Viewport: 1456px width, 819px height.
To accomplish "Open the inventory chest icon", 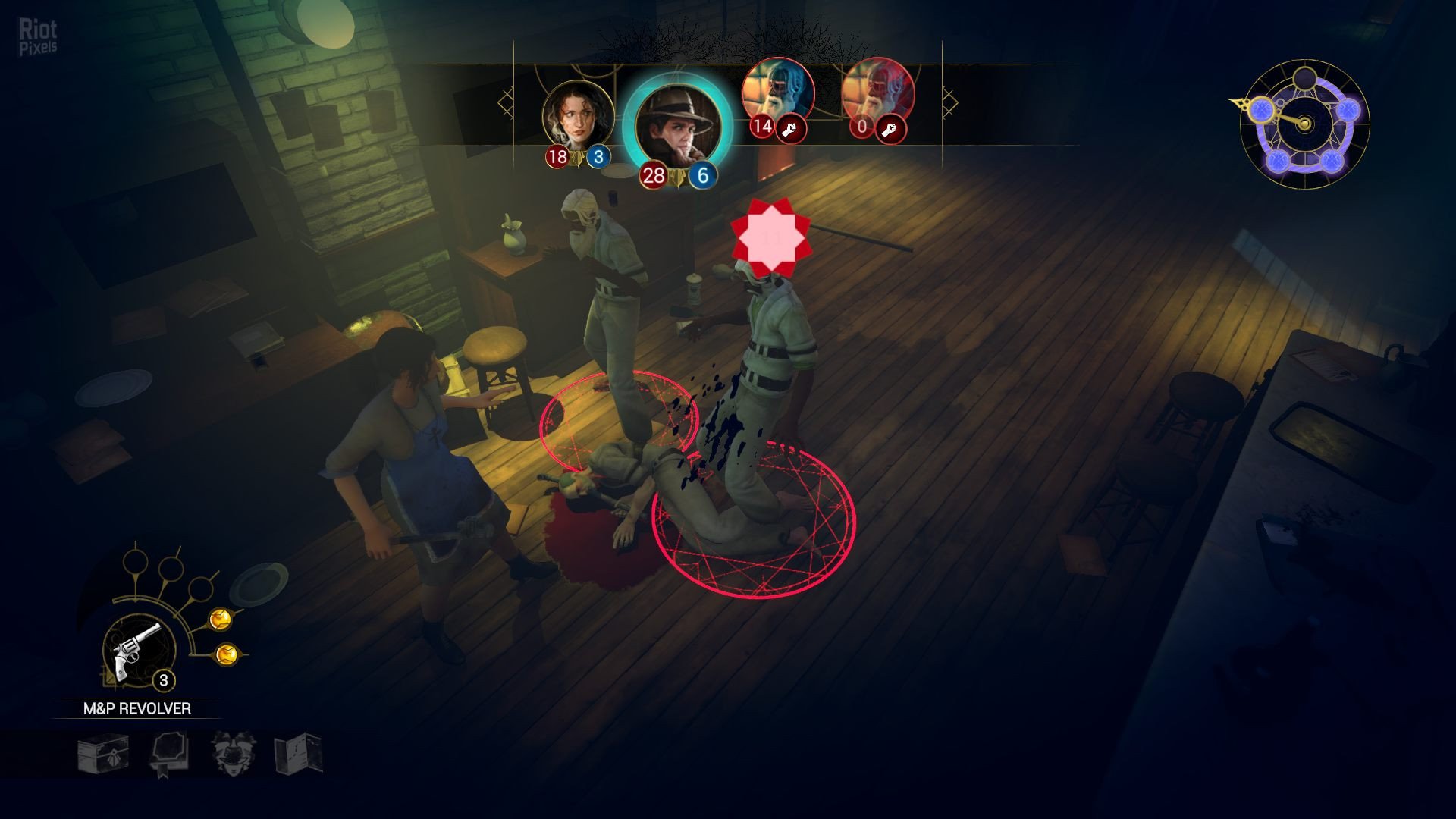I will [103, 754].
